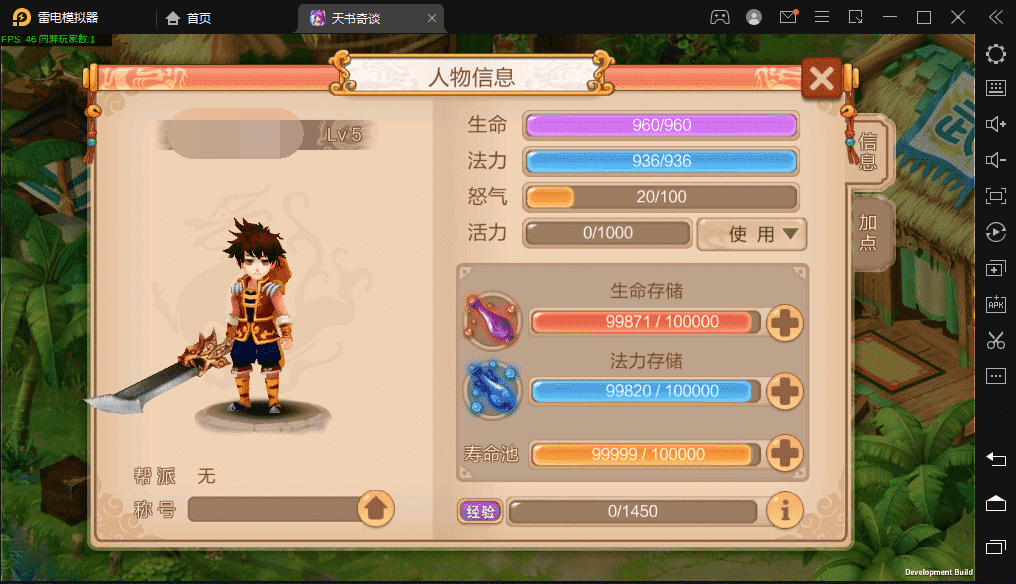This screenshot has height=584, width=1016.
Task: Click the purple 生命存储 potion icon
Action: pos(492,320)
